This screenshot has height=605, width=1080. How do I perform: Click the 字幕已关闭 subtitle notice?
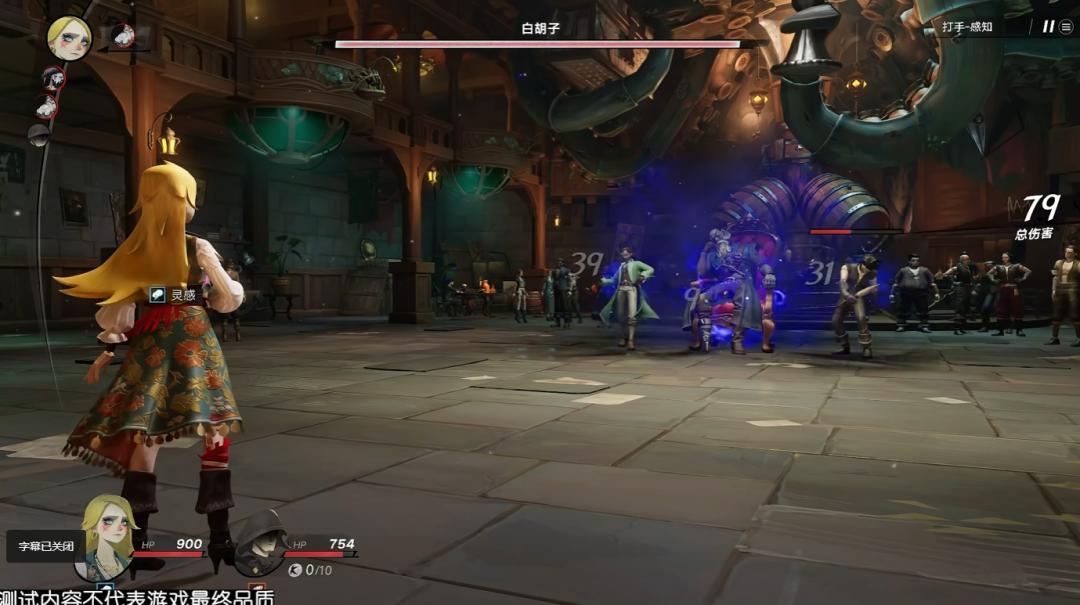(42, 546)
